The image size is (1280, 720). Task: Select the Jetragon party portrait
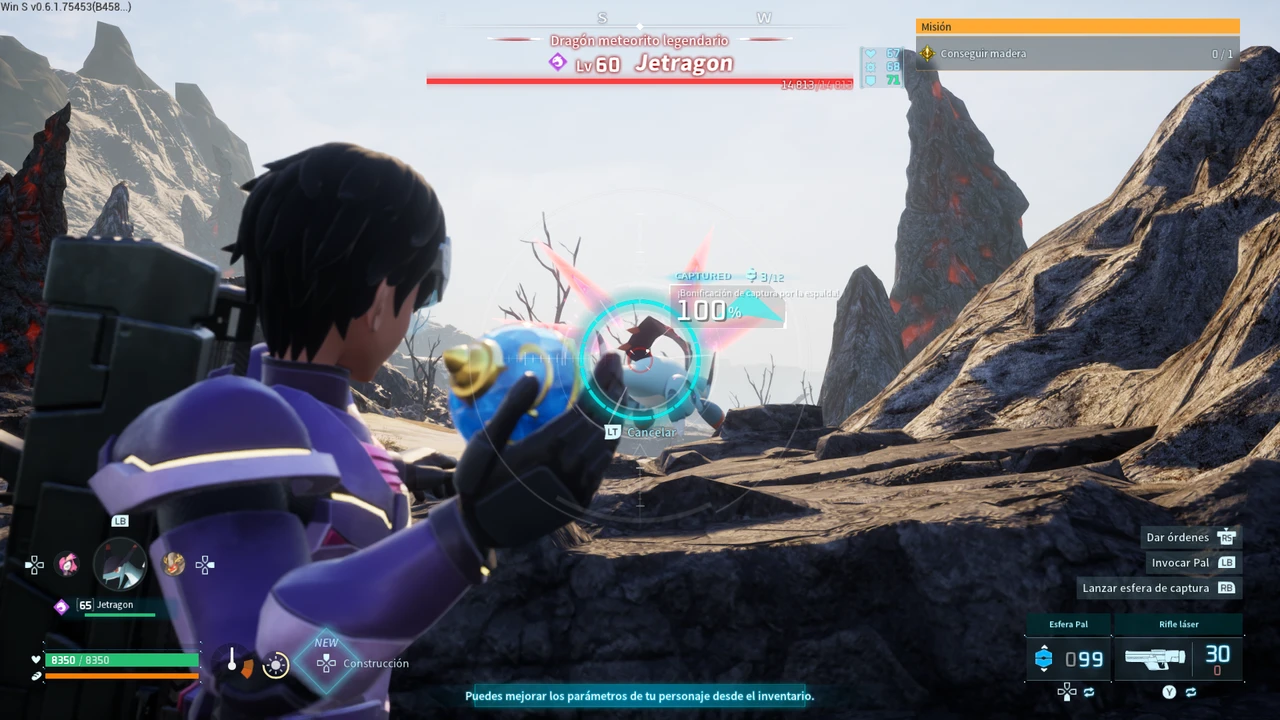(120, 565)
